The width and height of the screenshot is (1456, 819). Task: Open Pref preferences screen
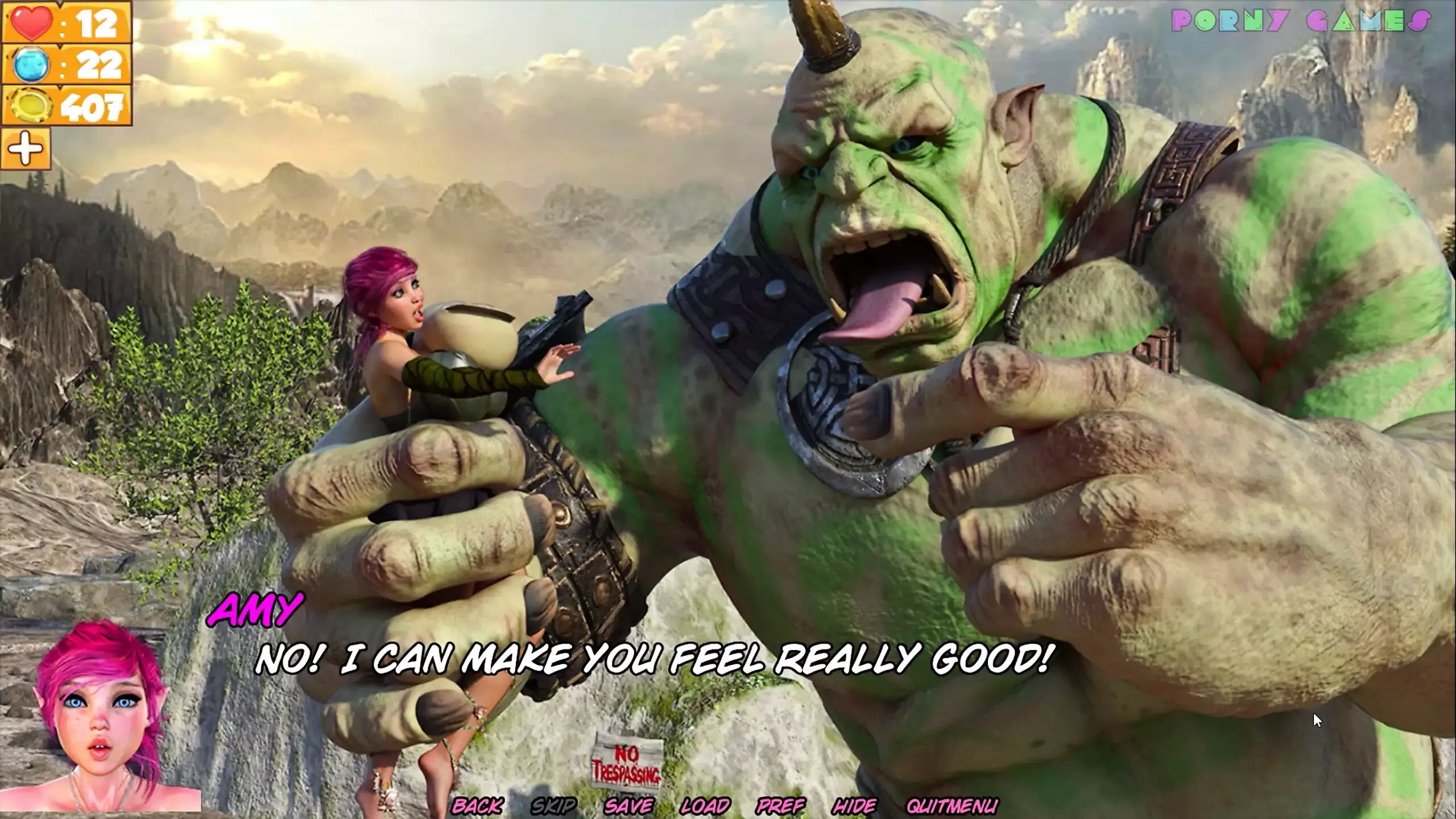tap(780, 805)
